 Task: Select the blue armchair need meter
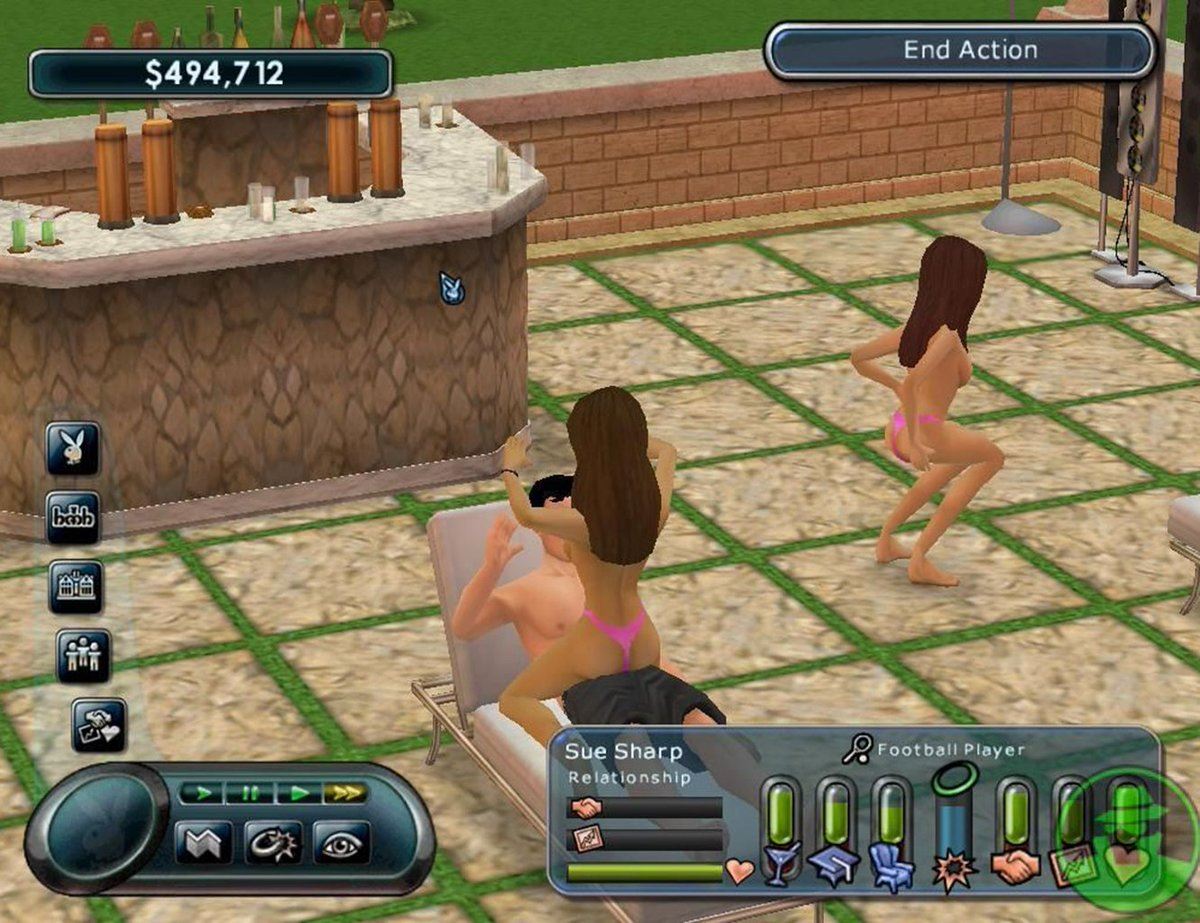891,832
